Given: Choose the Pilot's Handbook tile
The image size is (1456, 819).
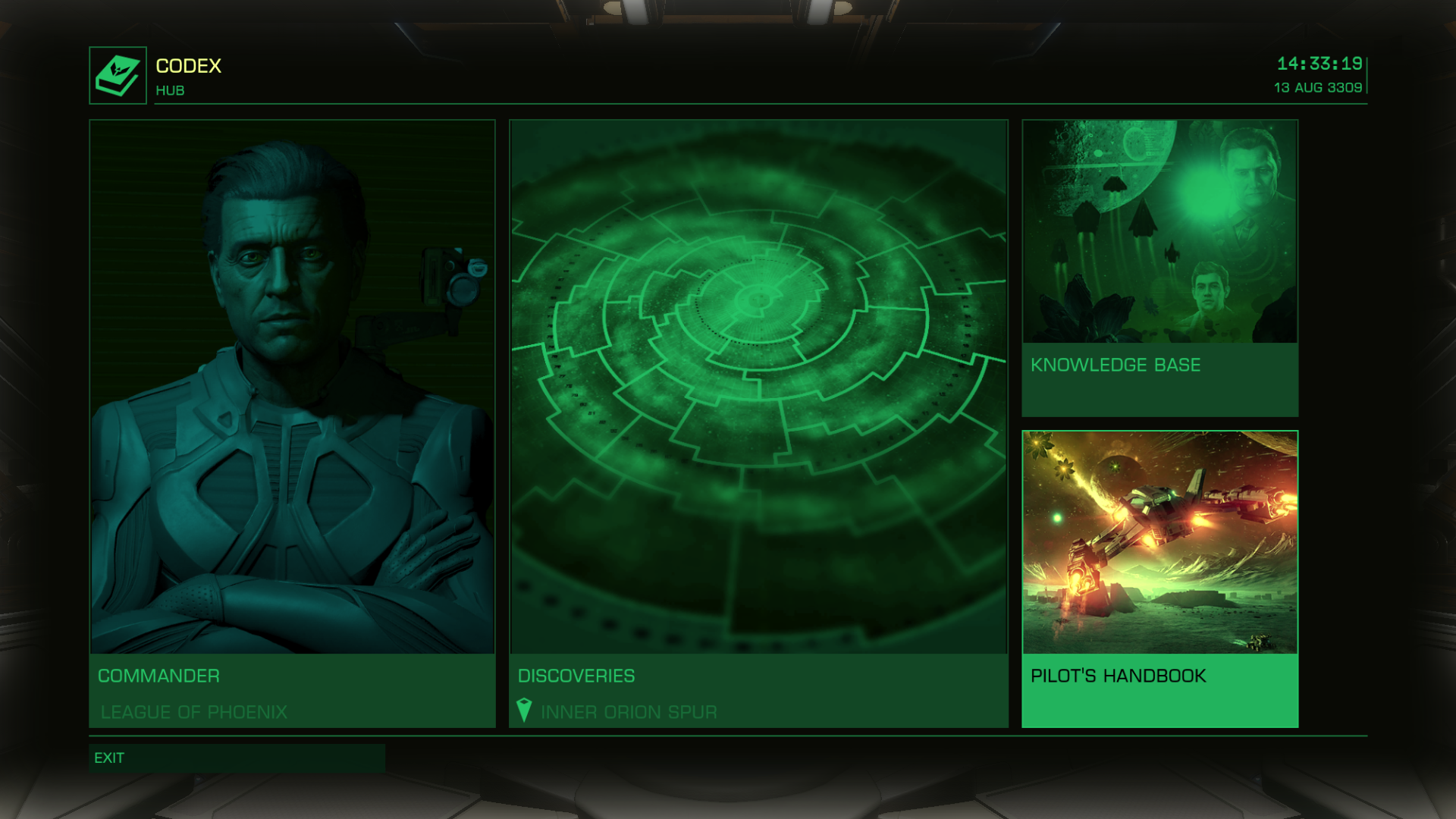Looking at the screenshot, I should tap(1159, 579).
